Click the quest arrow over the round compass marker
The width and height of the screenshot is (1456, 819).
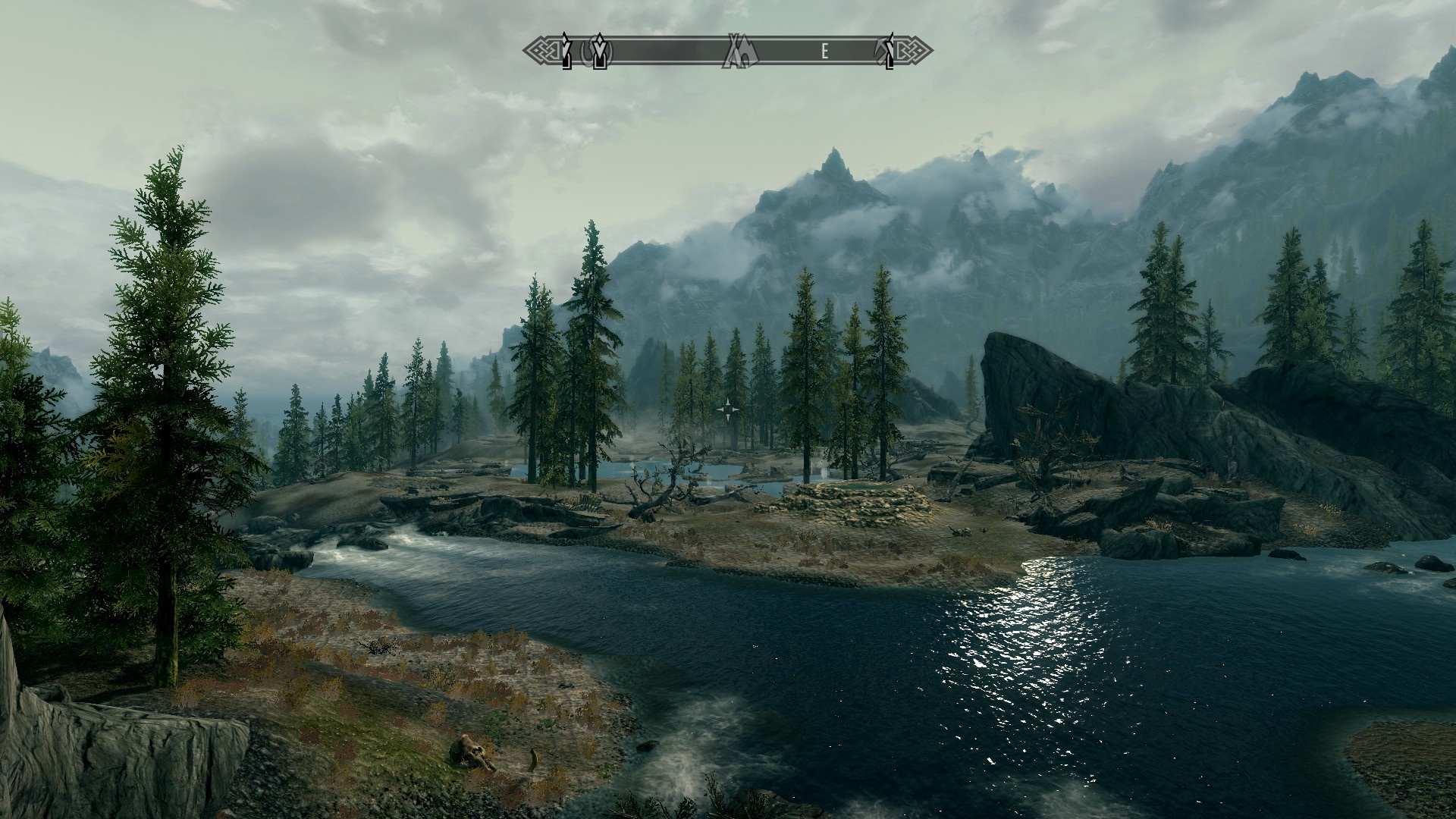point(601,52)
